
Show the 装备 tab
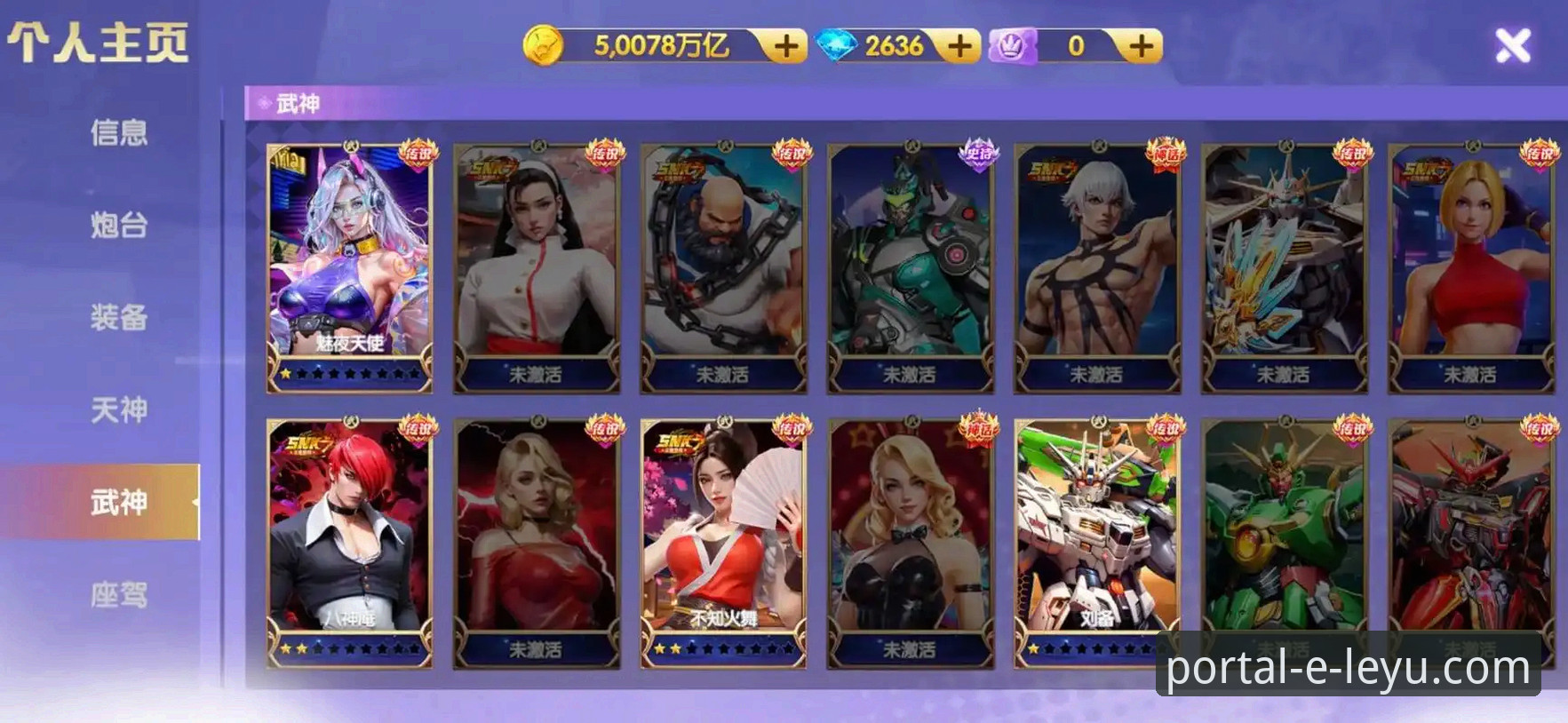(x=118, y=318)
